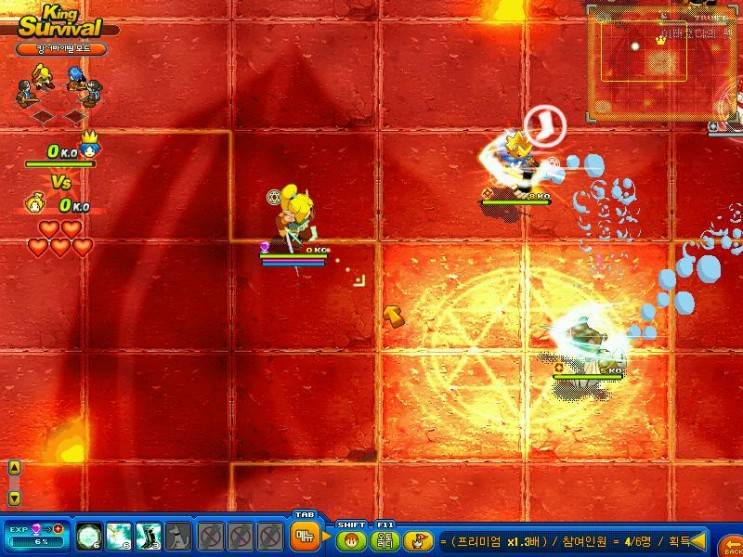Screen dimensions: 743x557
Task: Use the cyan slash skill icon
Action: (119, 535)
